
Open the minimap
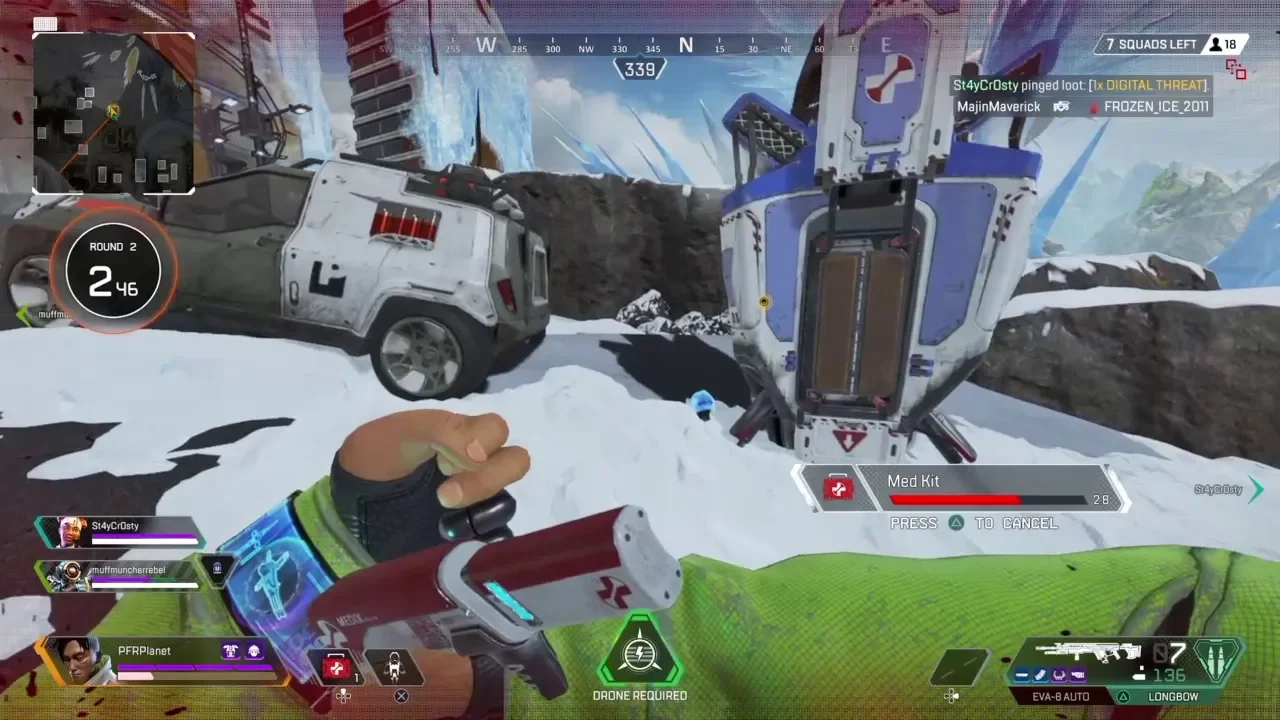(x=114, y=112)
